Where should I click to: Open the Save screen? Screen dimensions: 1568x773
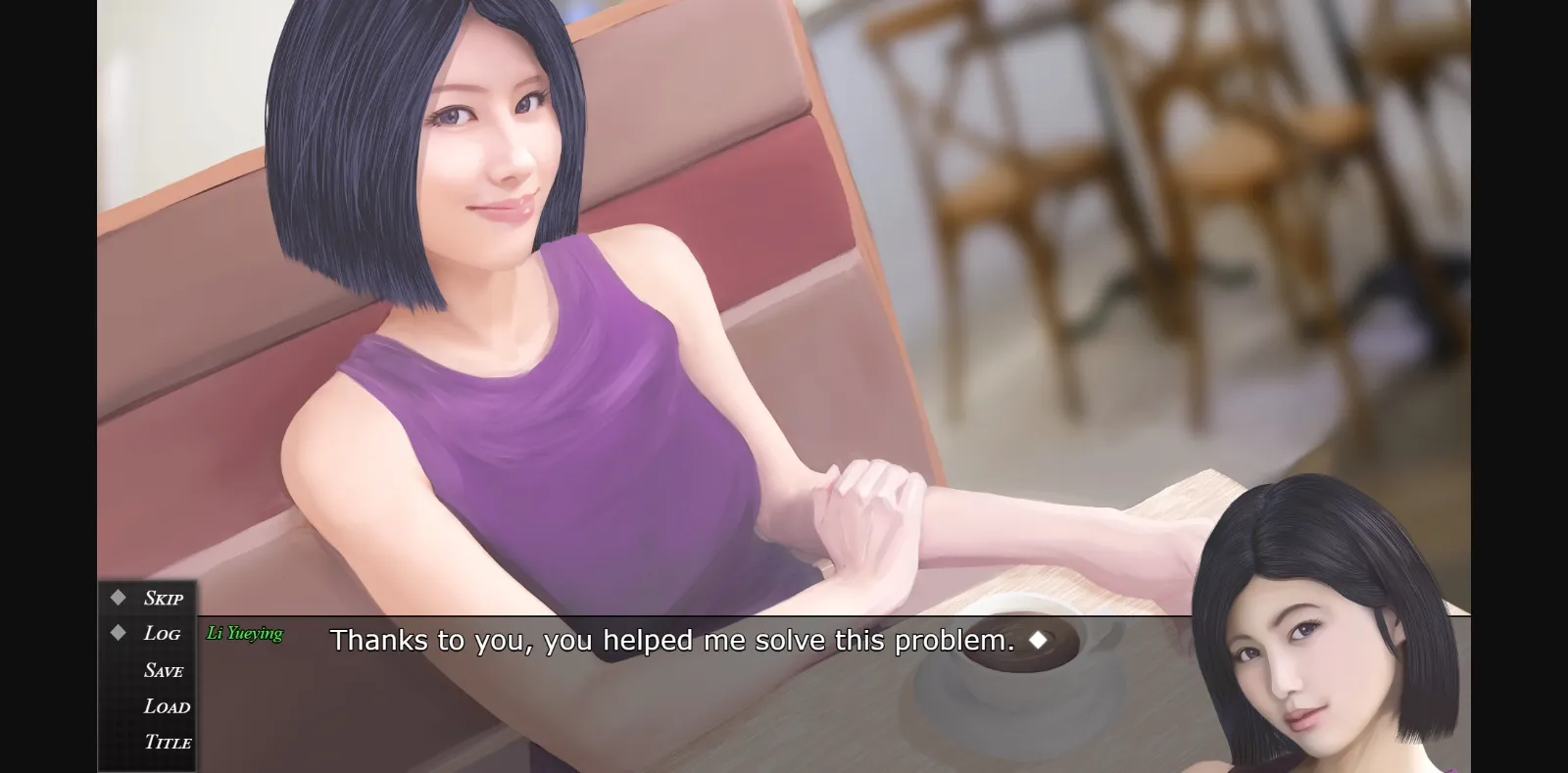point(164,670)
